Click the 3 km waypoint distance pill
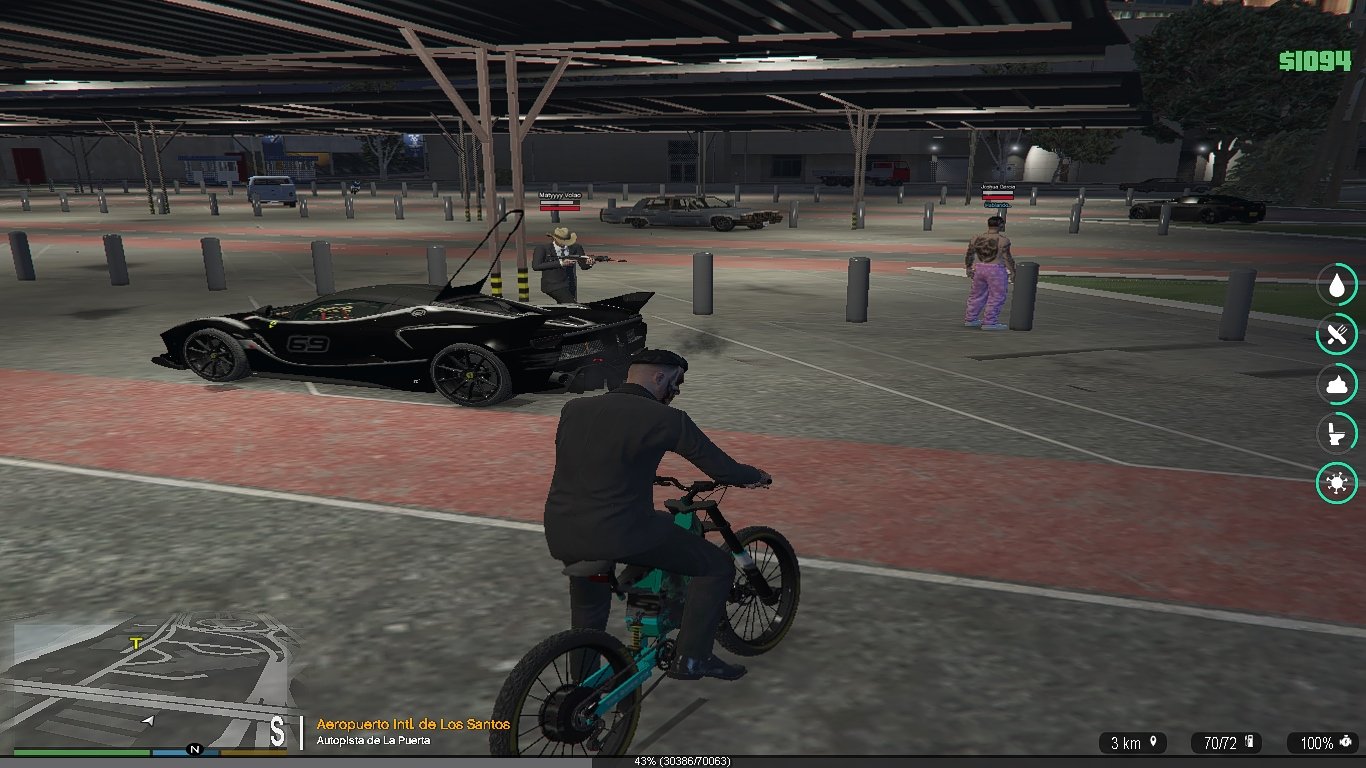The width and height of the screenshot is (1366, 768). coord(1133,743)
